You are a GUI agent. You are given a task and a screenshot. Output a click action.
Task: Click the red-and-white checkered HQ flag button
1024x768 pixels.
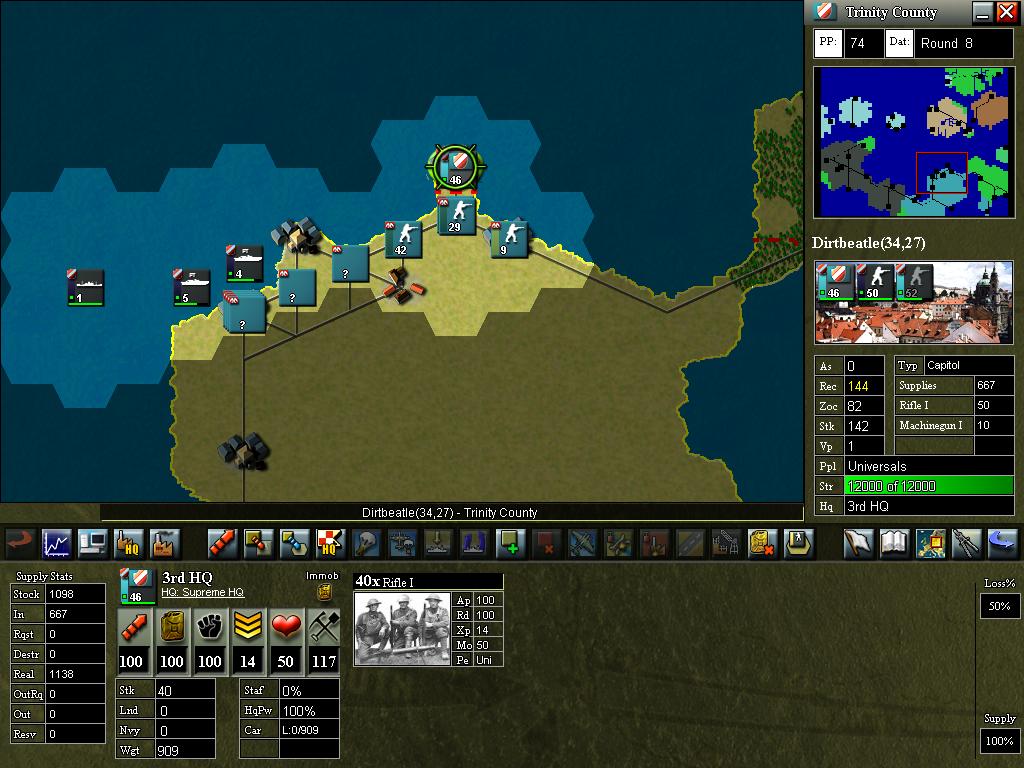click(330, 543)
